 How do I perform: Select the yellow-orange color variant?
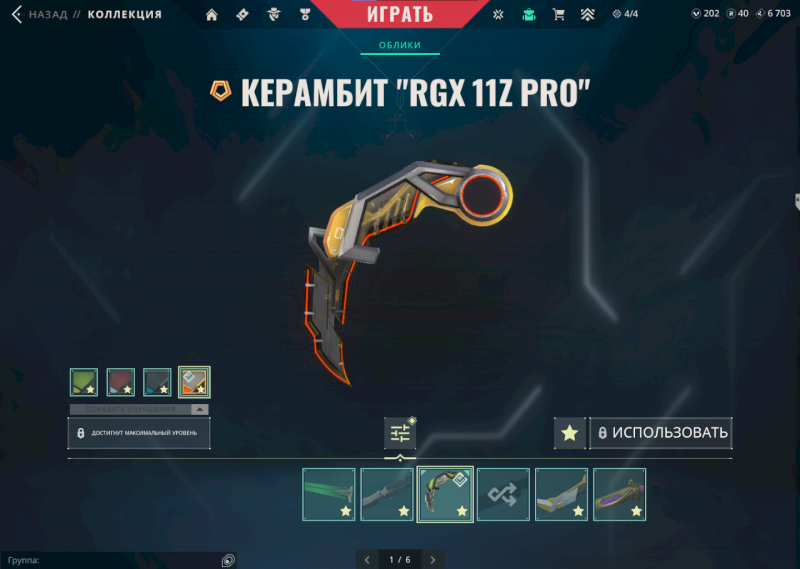(194, 382)
